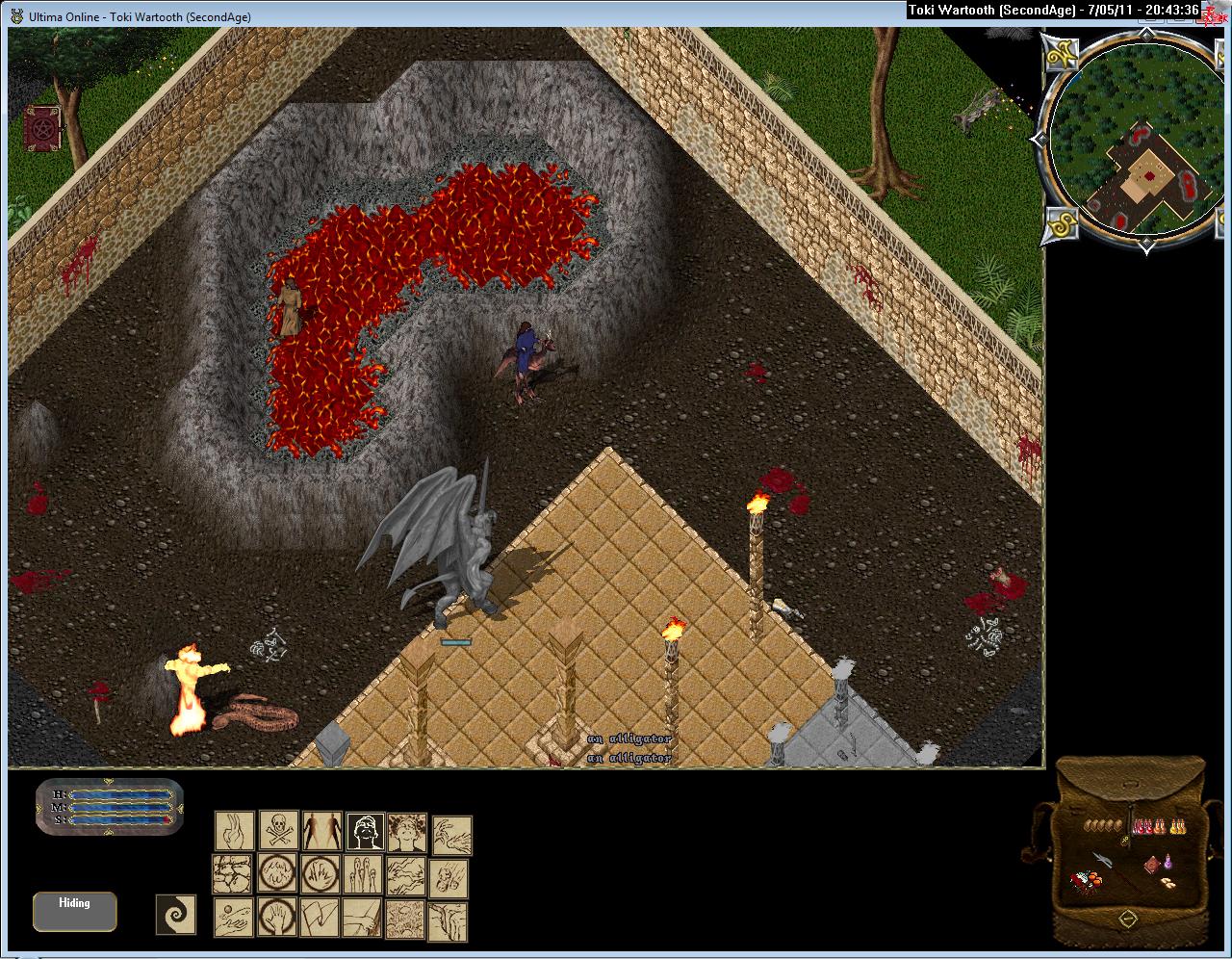This screenshot has height=959, width=1232.
Task: Activate the two-fingered hand spell icon
Action: click(x=234, y=831)
